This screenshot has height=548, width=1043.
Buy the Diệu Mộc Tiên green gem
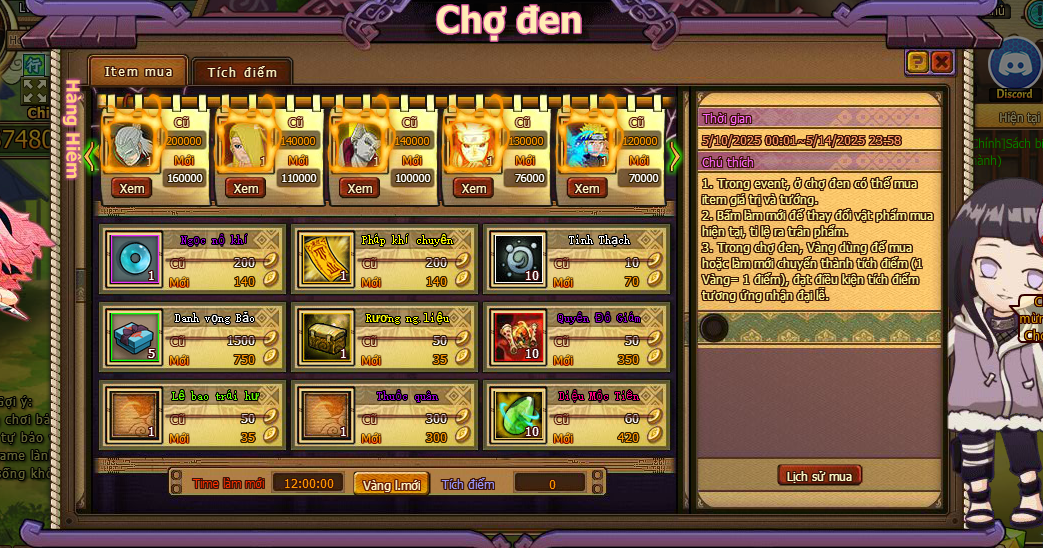click(518, 415)
